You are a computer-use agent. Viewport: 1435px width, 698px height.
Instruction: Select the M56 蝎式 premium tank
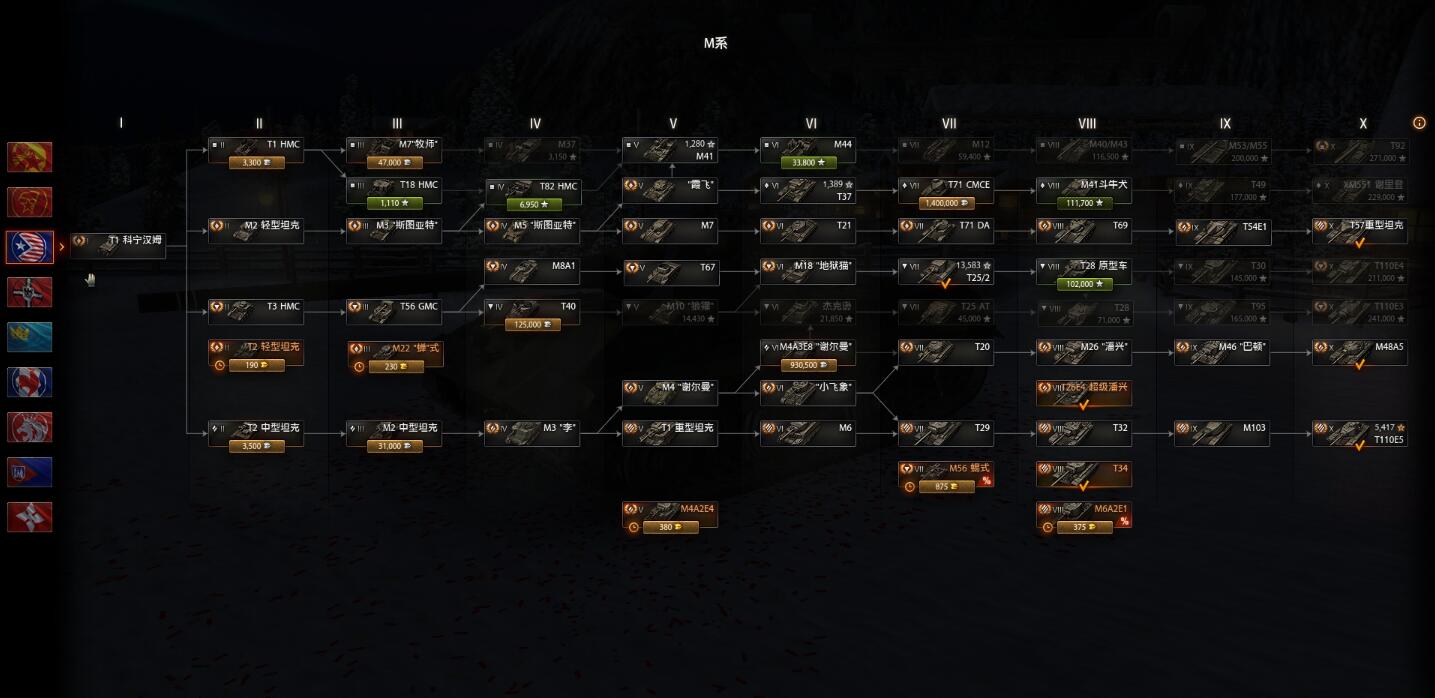[946, 473]
